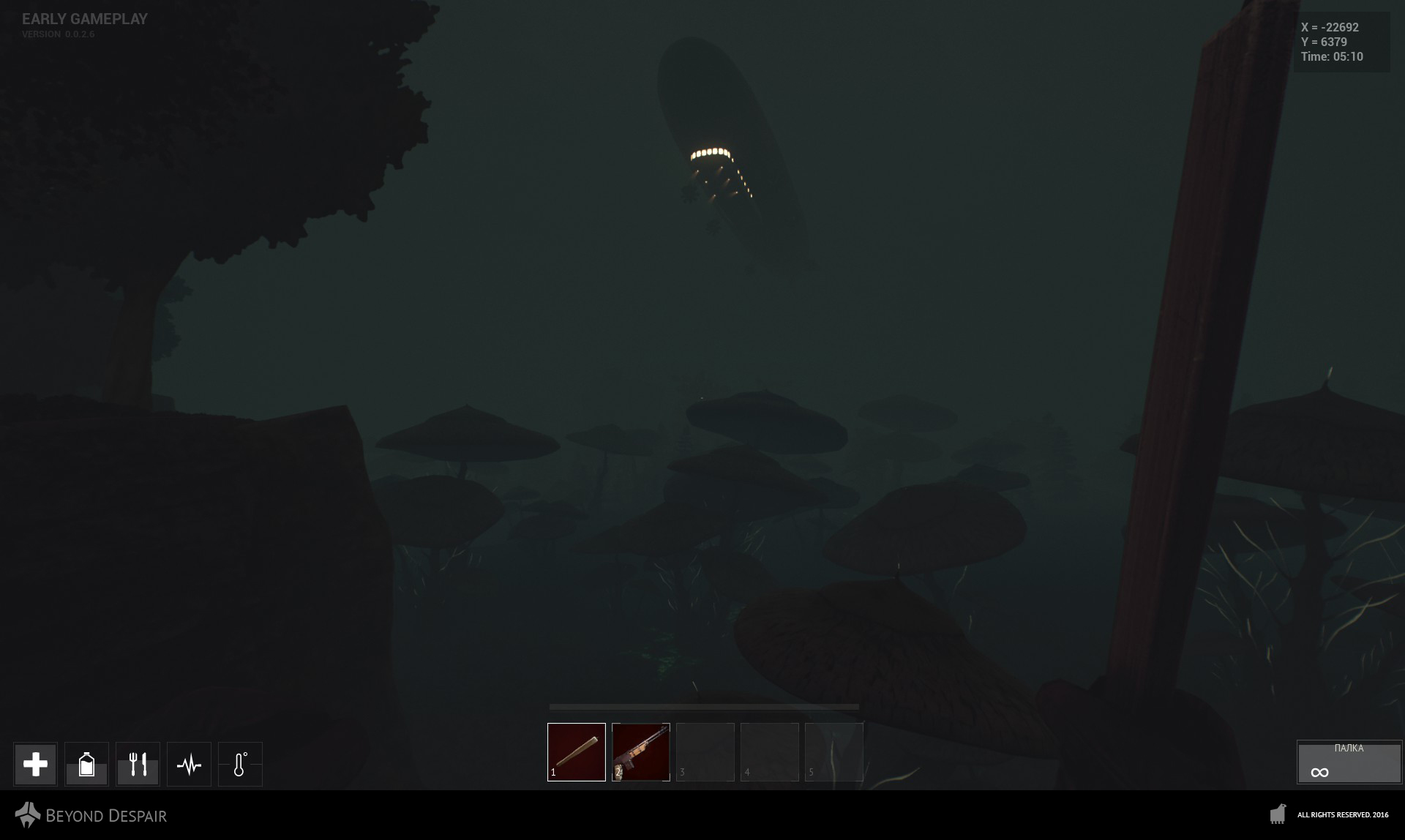Select the stick in hotbar slot 1
This screenshot has height=840, width=1405.
click(576, 751)
